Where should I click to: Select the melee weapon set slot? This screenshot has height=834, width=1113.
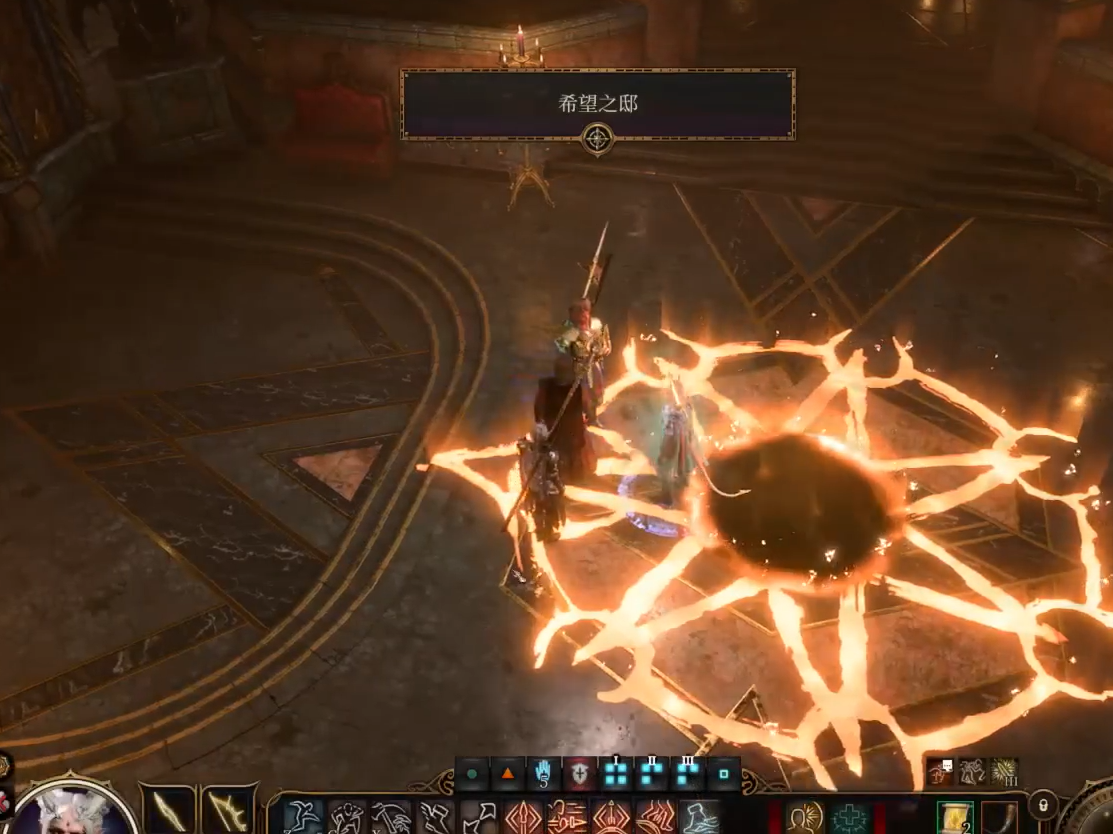167,810
